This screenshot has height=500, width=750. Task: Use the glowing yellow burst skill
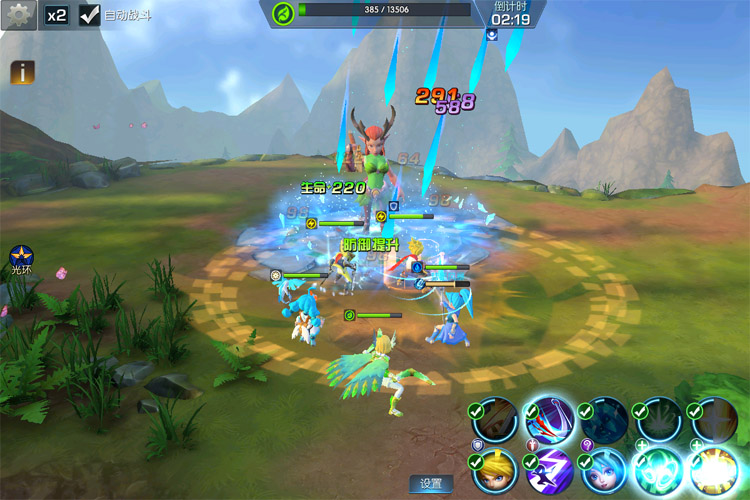(x=714, y=471)
